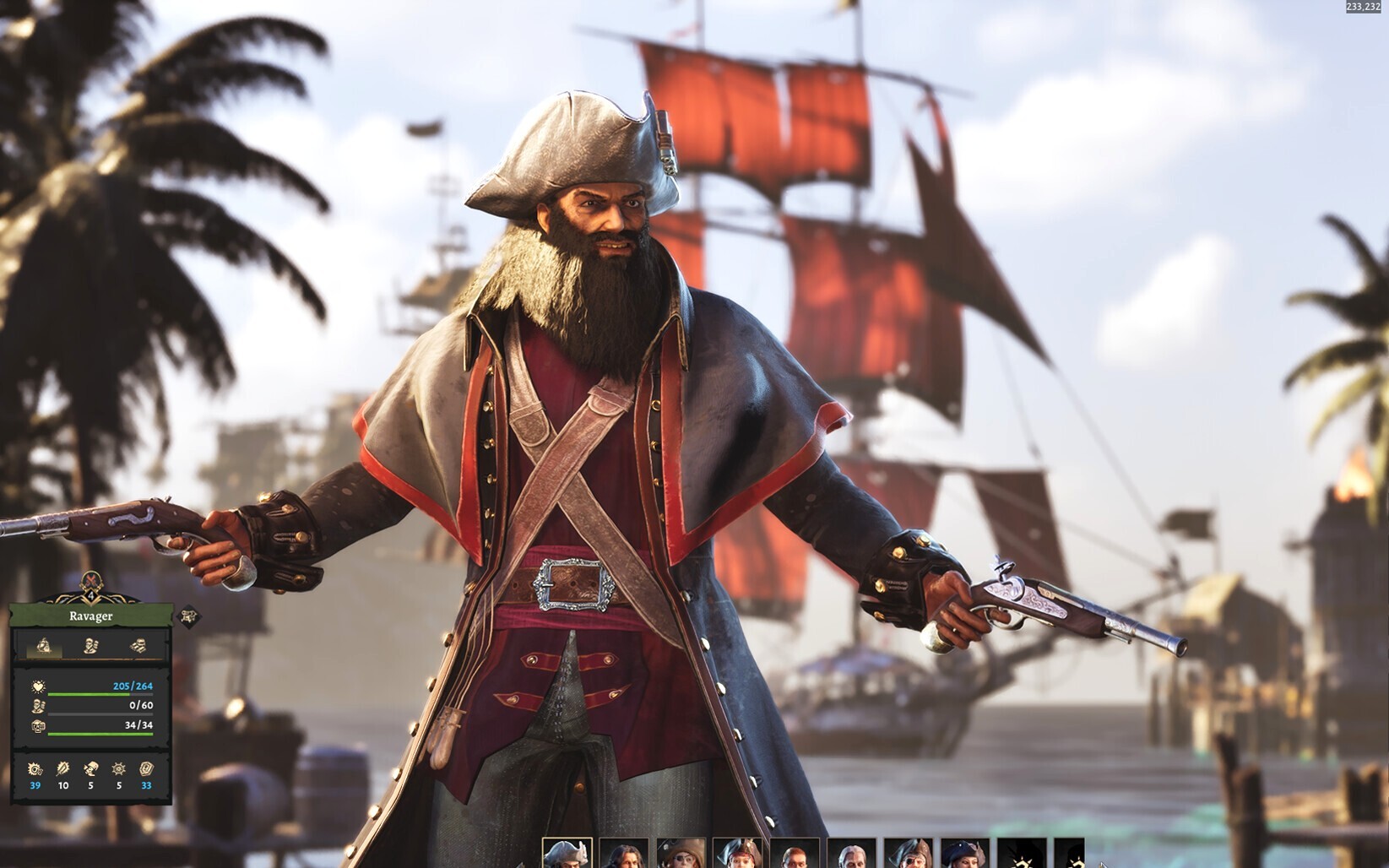Select the eyepatch pirate portrait in the roster
Viewport: 1389px width, 868px height.
click(x=680, y=853)
